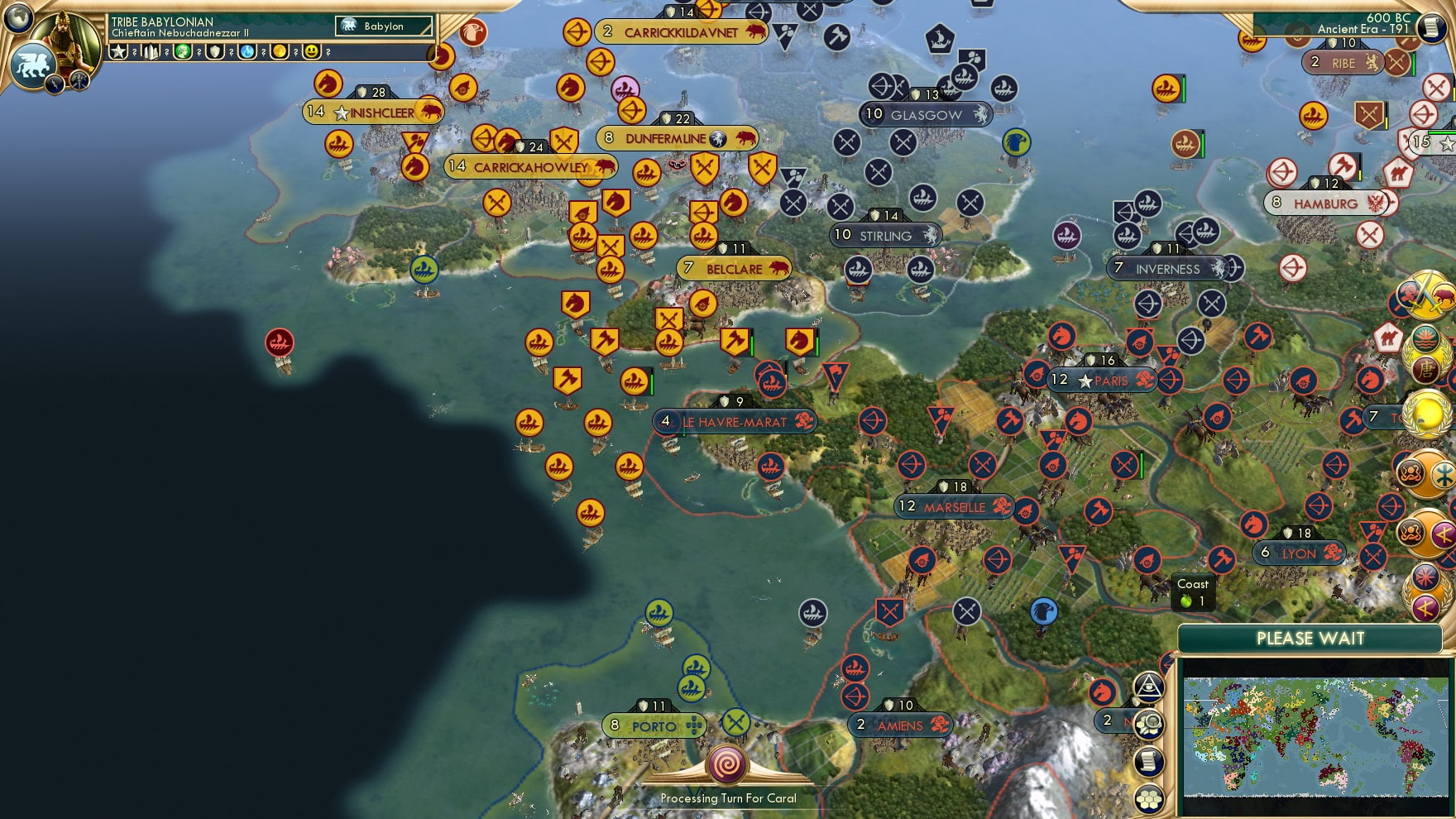Viewport: 1456px width, 819px height.
Task: Open the leader portrait of Nebuchadnezzar II
Action: click(x=67, y=40)
